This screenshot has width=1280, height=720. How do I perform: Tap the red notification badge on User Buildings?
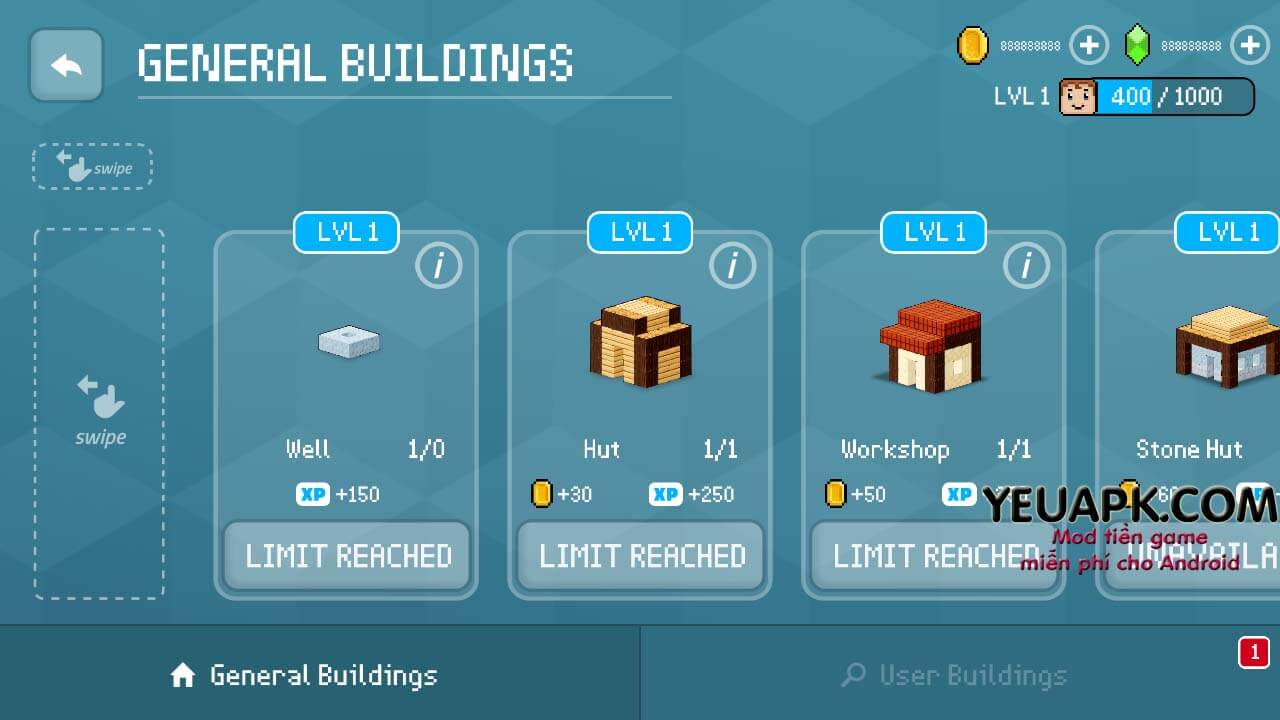coord(1253,649)
